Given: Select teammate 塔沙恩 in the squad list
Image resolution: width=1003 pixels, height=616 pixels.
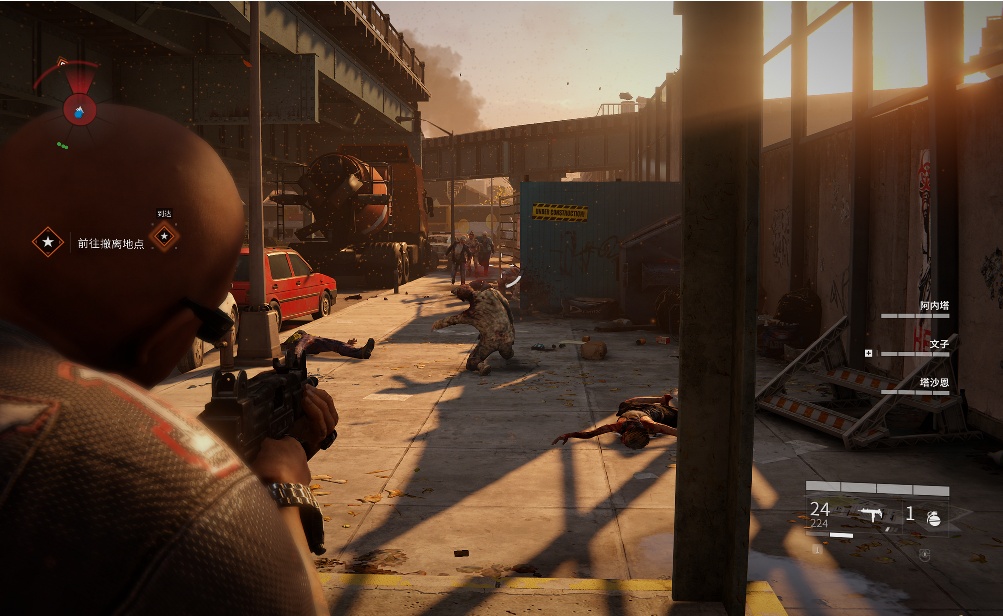Looking at the screenshot, I should pyautogui.click(x=933, y=383).
